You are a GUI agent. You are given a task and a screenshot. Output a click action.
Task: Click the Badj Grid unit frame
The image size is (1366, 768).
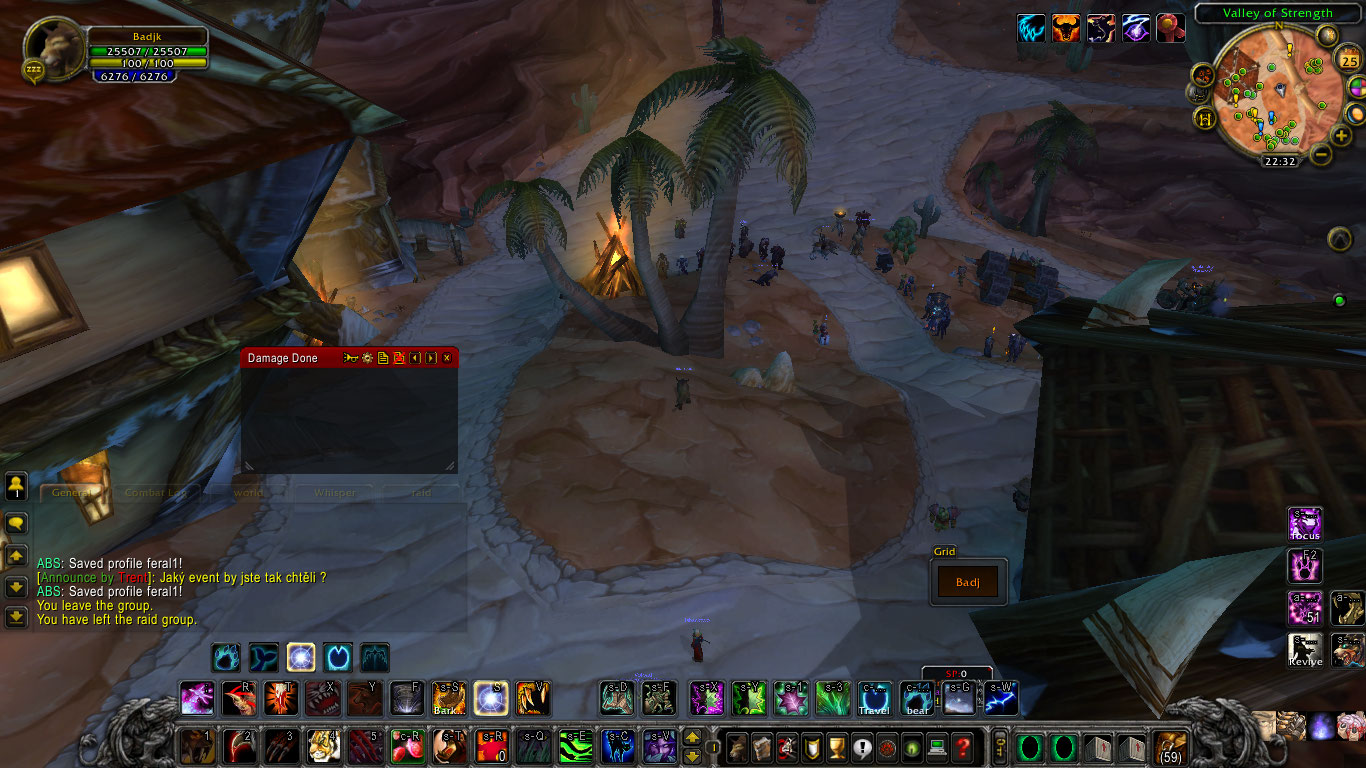[968, 582]
